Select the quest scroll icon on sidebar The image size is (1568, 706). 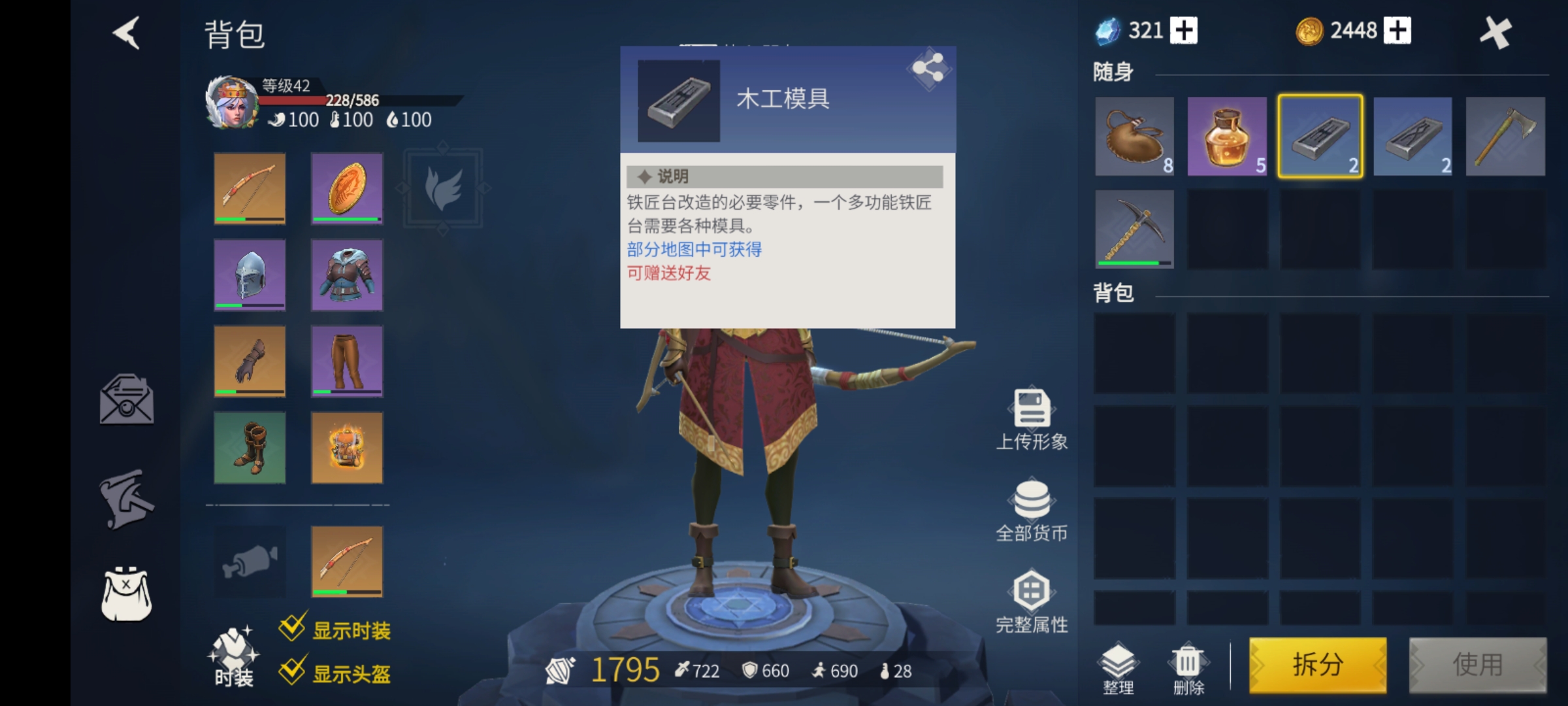tap(126, 500)
